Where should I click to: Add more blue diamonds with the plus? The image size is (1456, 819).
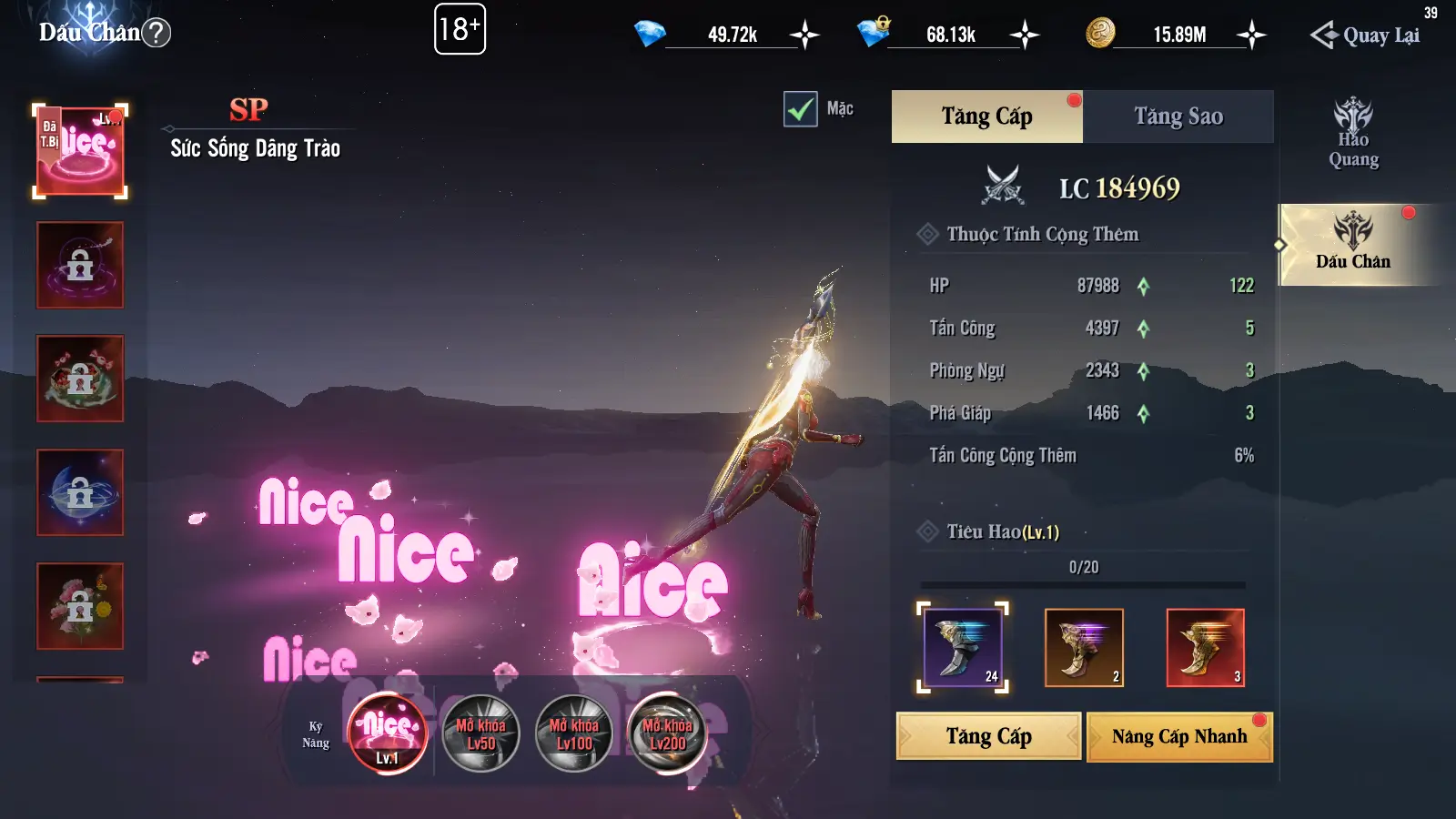[804, 35]
